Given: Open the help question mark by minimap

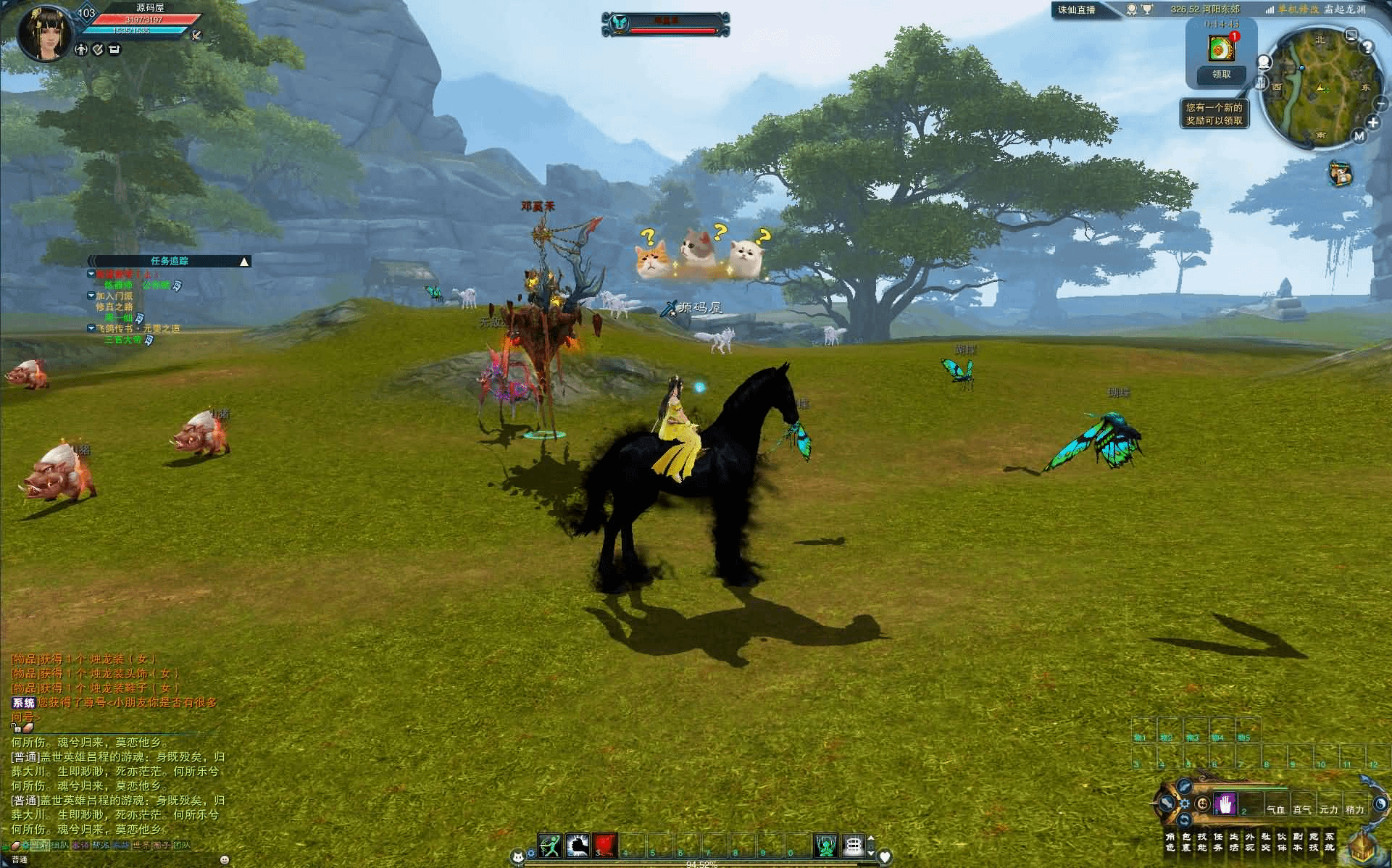Looking at the screenshot, I should tap(1367, 48).
